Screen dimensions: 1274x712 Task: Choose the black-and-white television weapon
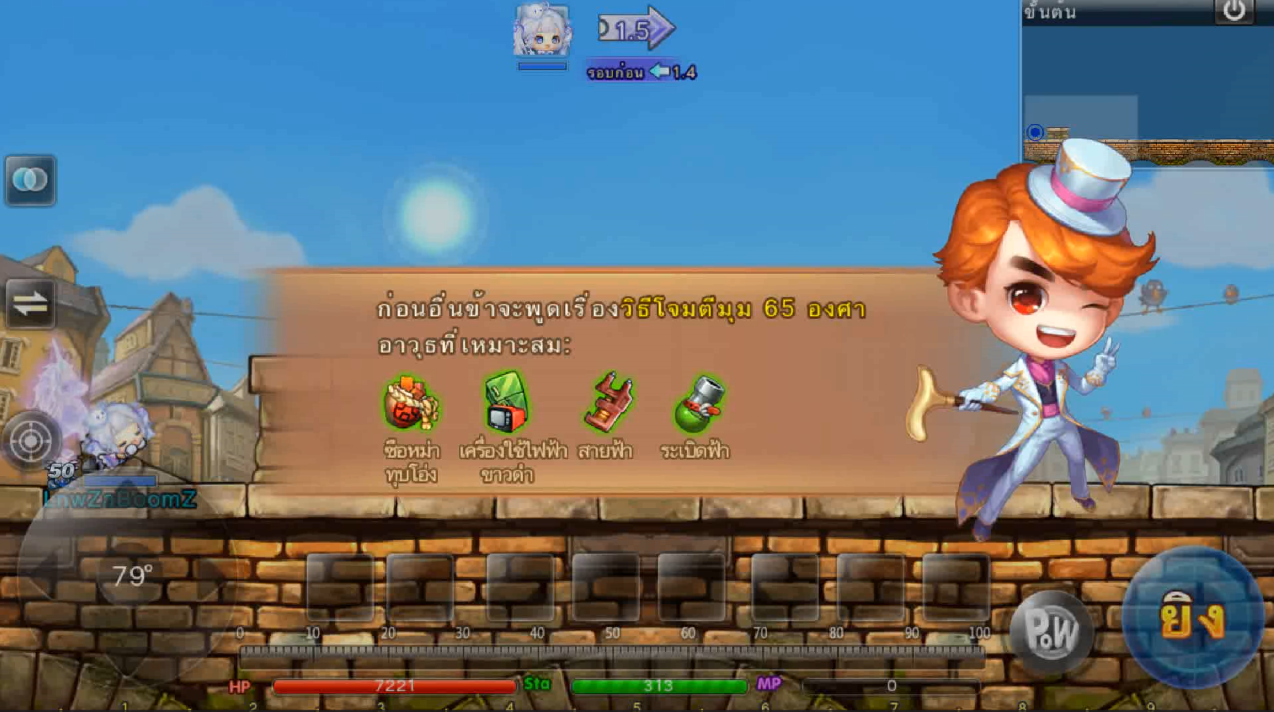[507, 403]
